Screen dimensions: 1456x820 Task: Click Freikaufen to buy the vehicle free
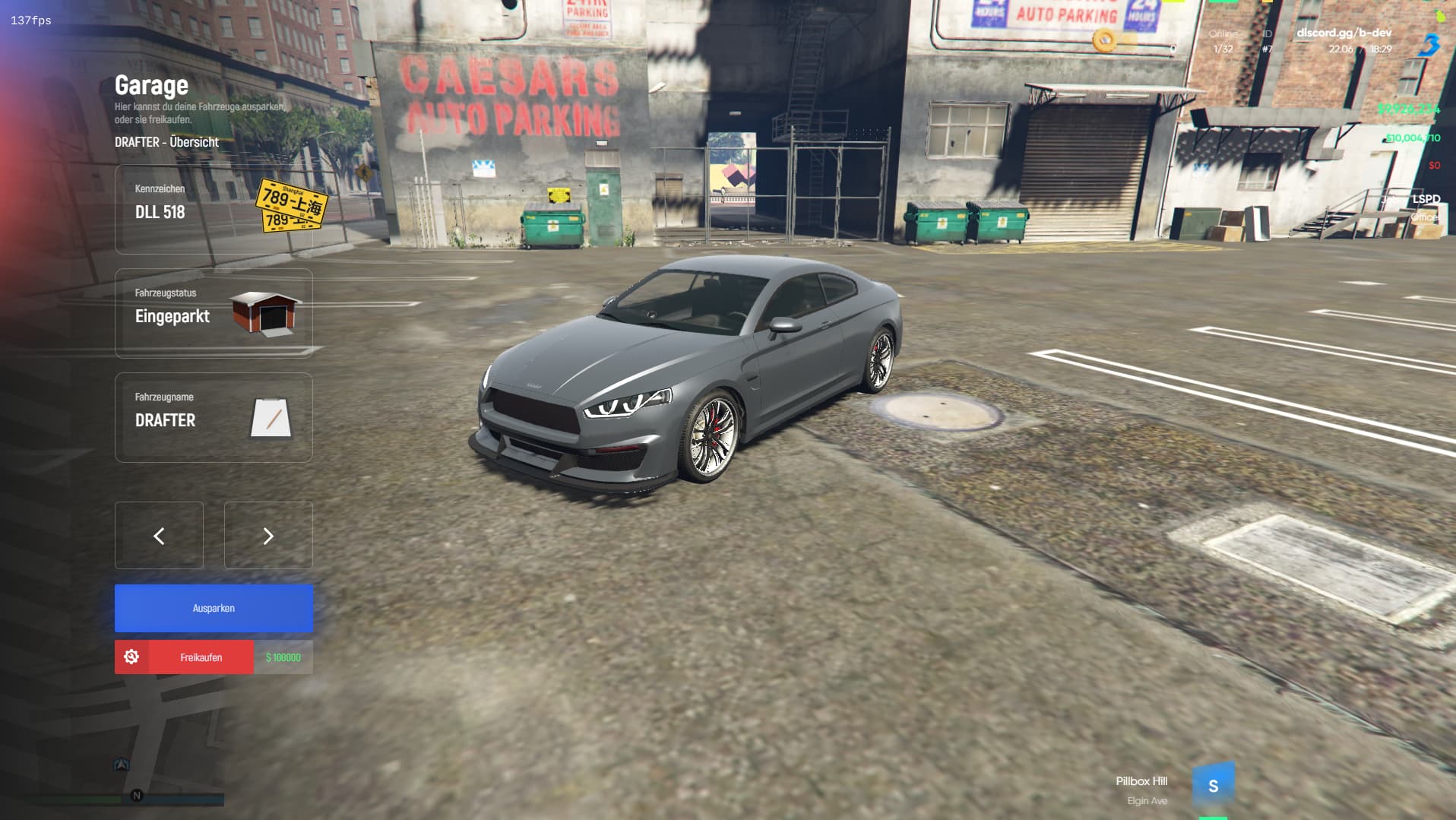click(201, 657)
